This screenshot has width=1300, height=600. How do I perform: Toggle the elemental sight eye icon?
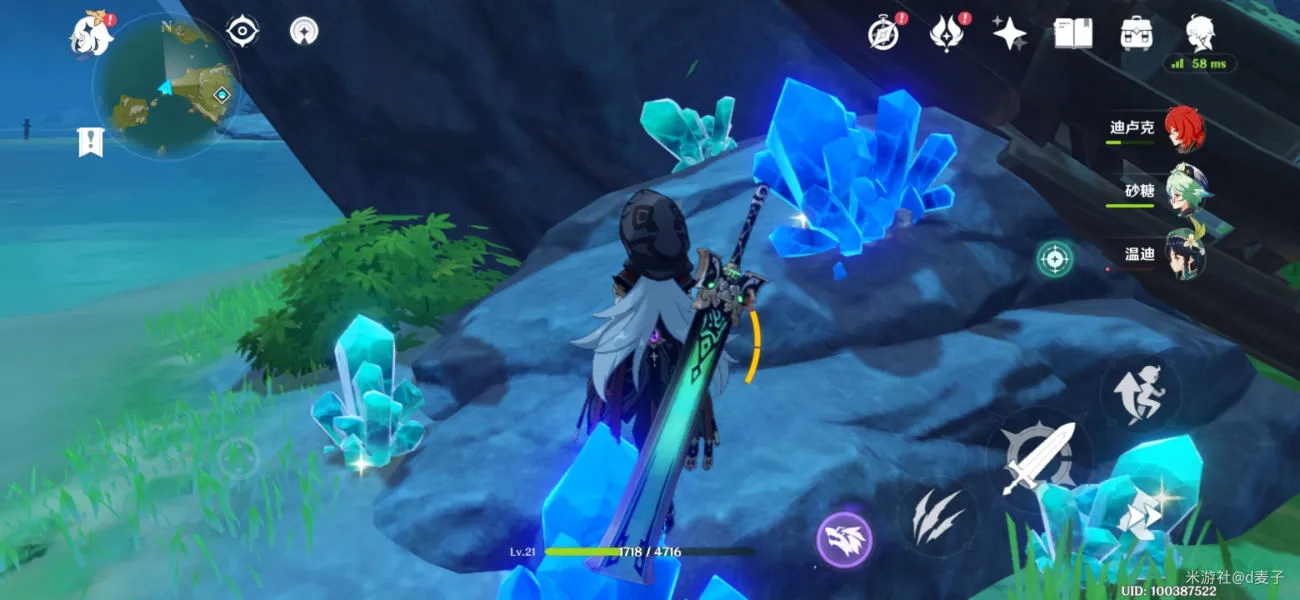point(242,31)
